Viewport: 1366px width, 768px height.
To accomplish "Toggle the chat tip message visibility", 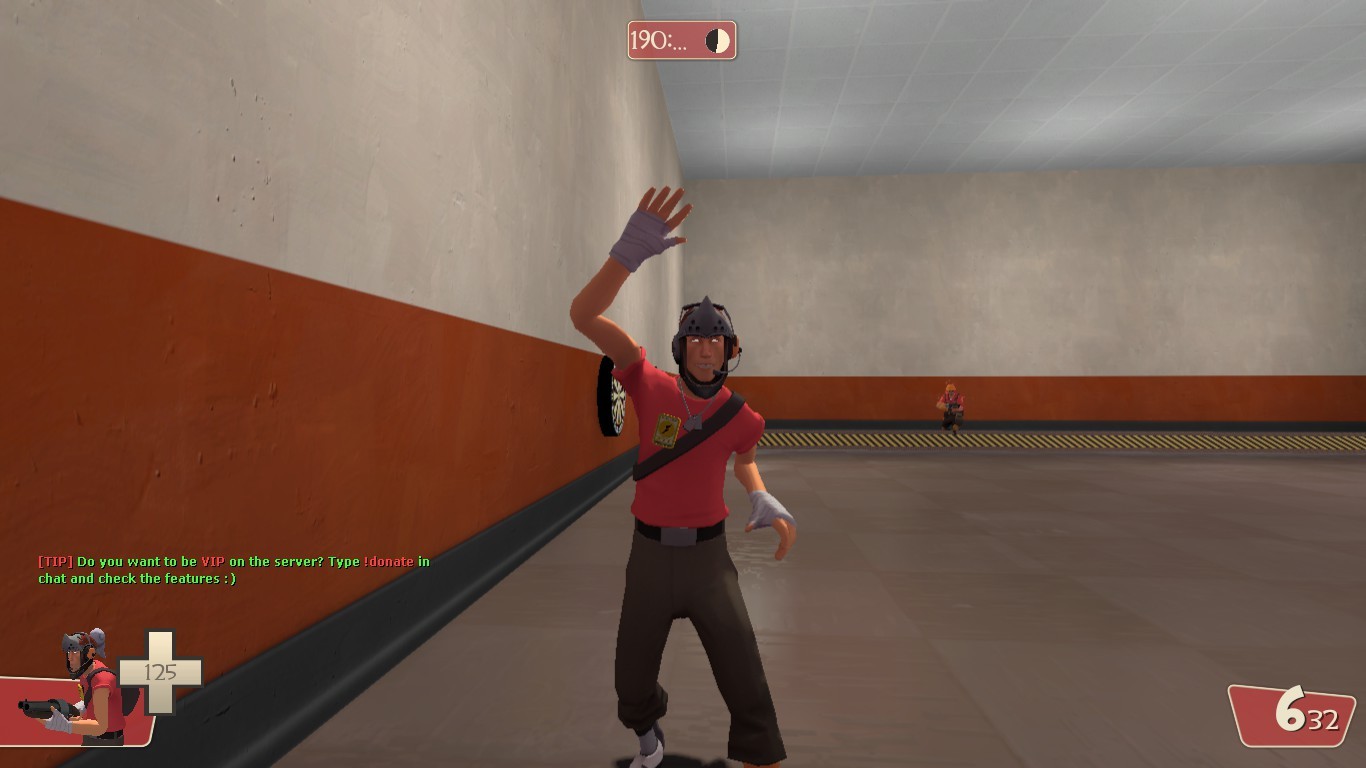I will coord(230,570).
